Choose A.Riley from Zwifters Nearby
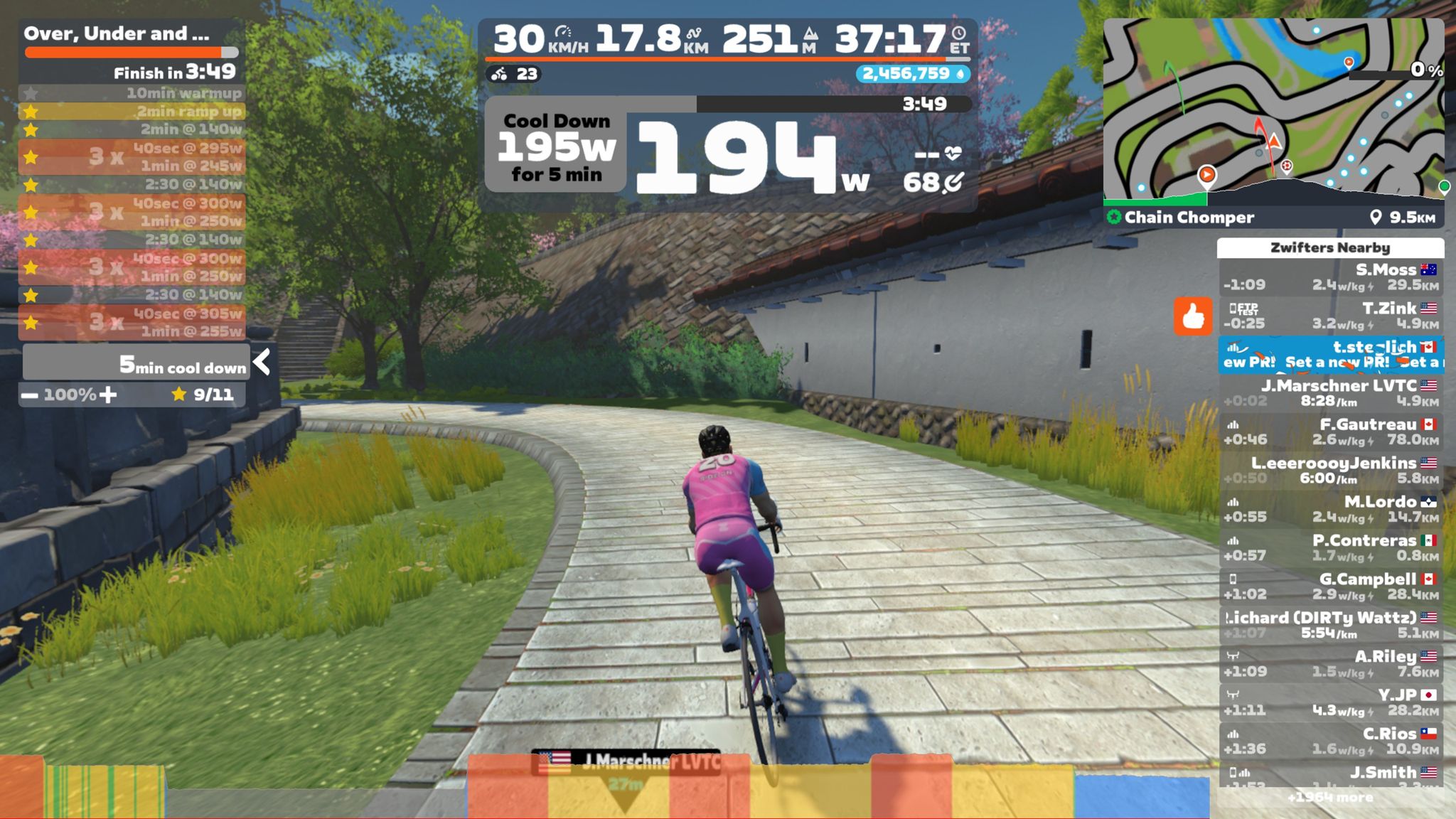 point(1330,663)
